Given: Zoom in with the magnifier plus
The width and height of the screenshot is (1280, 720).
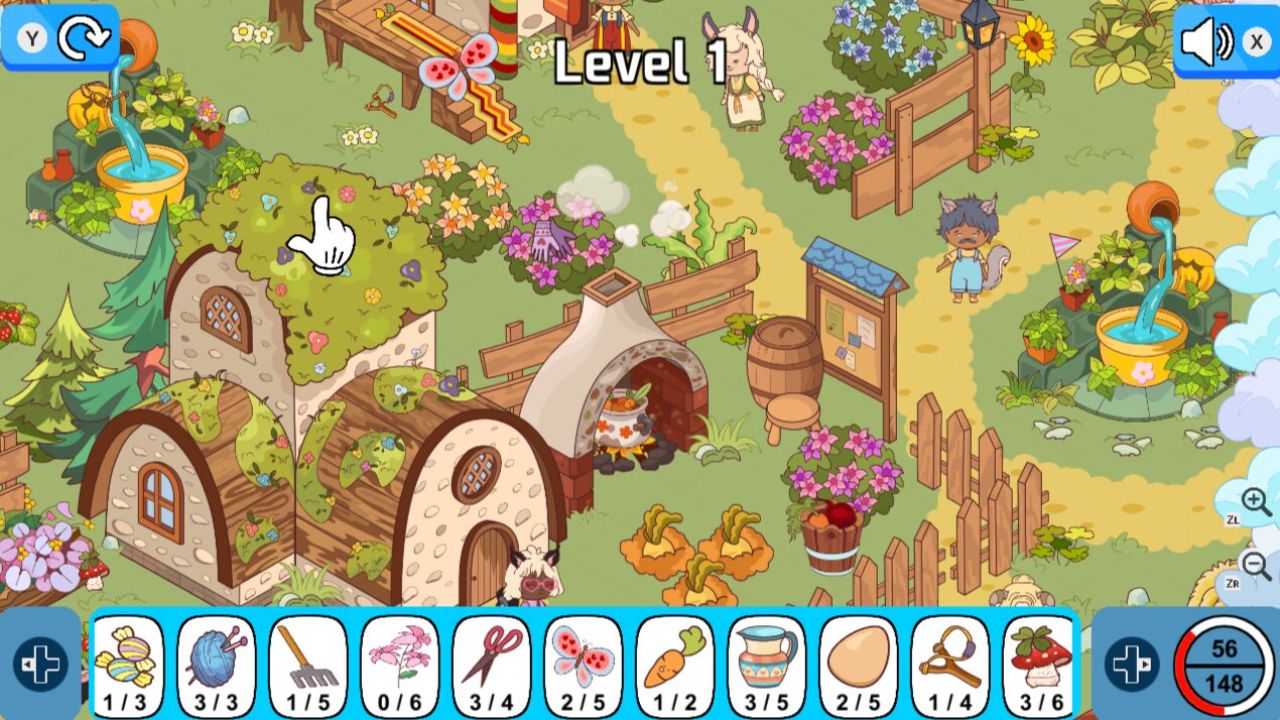Looking at the screenshot, I should pos(1256,503).
